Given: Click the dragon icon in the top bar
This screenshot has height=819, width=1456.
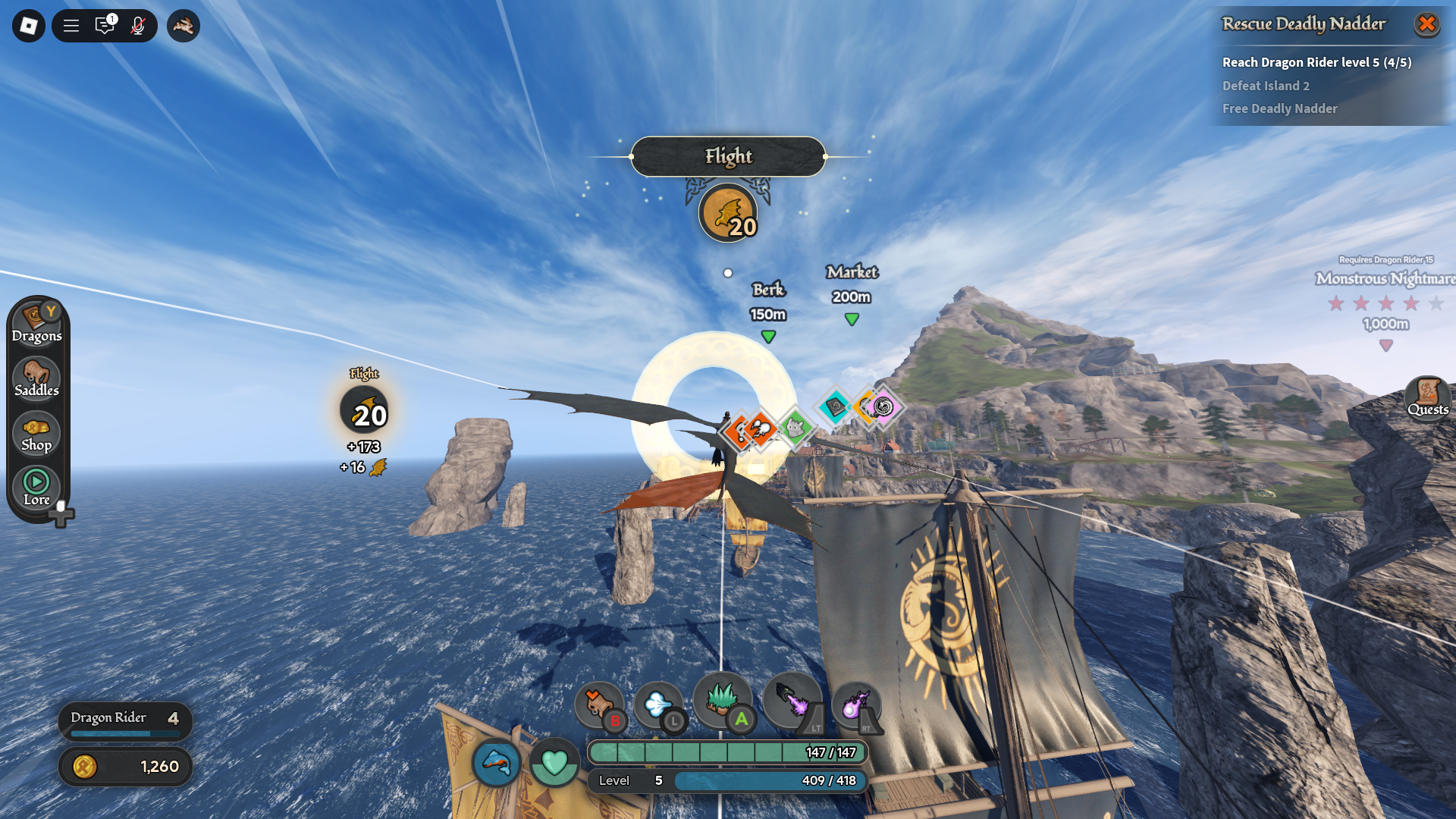Looking at the screenshot, I should tap(184, 26).
